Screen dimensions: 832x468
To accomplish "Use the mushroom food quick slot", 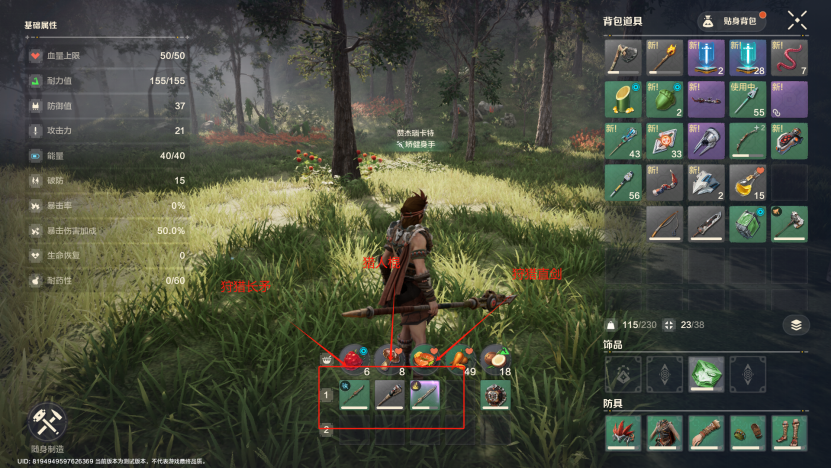I will tap(388, 357).
